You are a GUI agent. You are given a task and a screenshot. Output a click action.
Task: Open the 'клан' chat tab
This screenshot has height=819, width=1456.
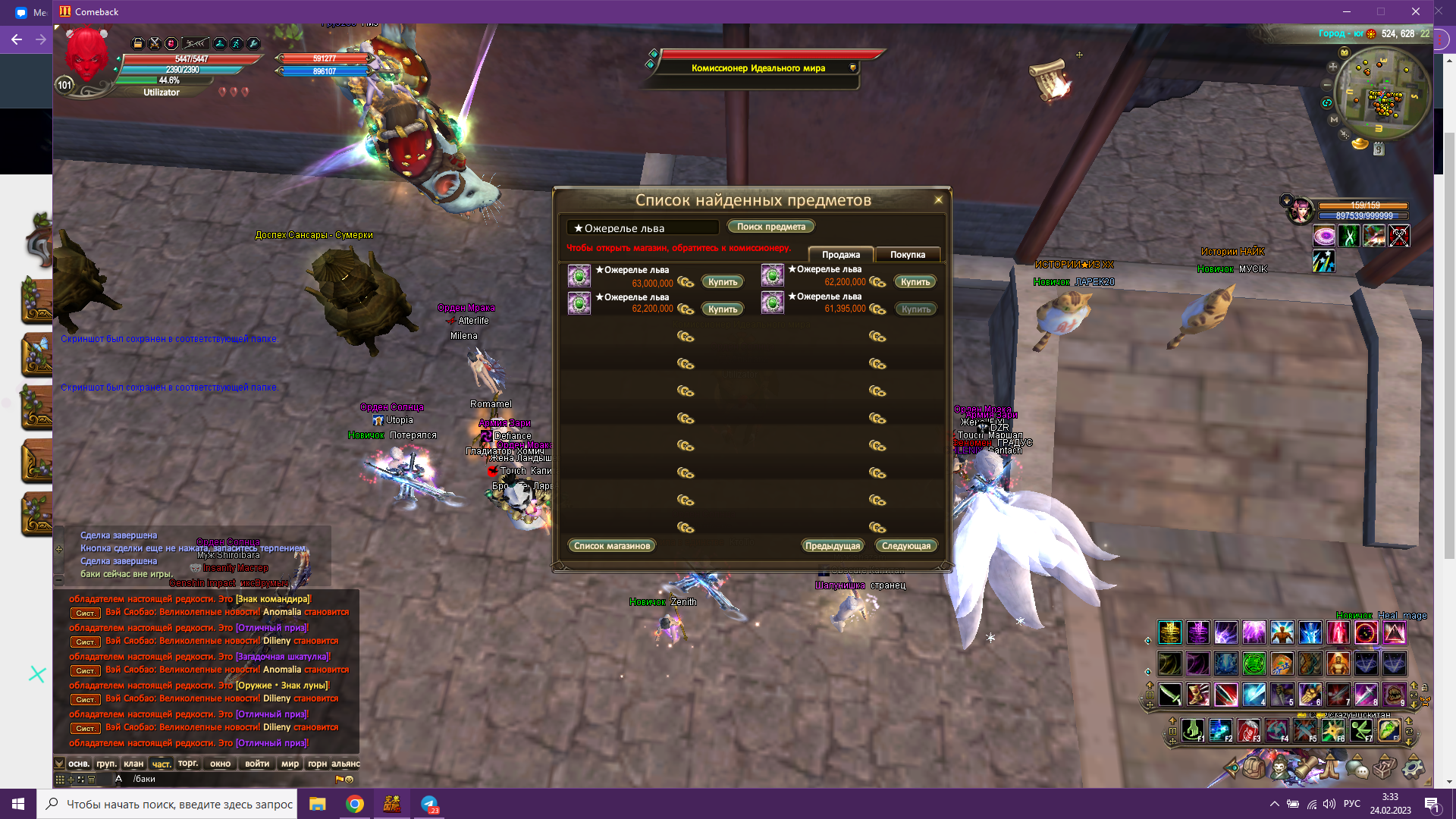(133, 764)
